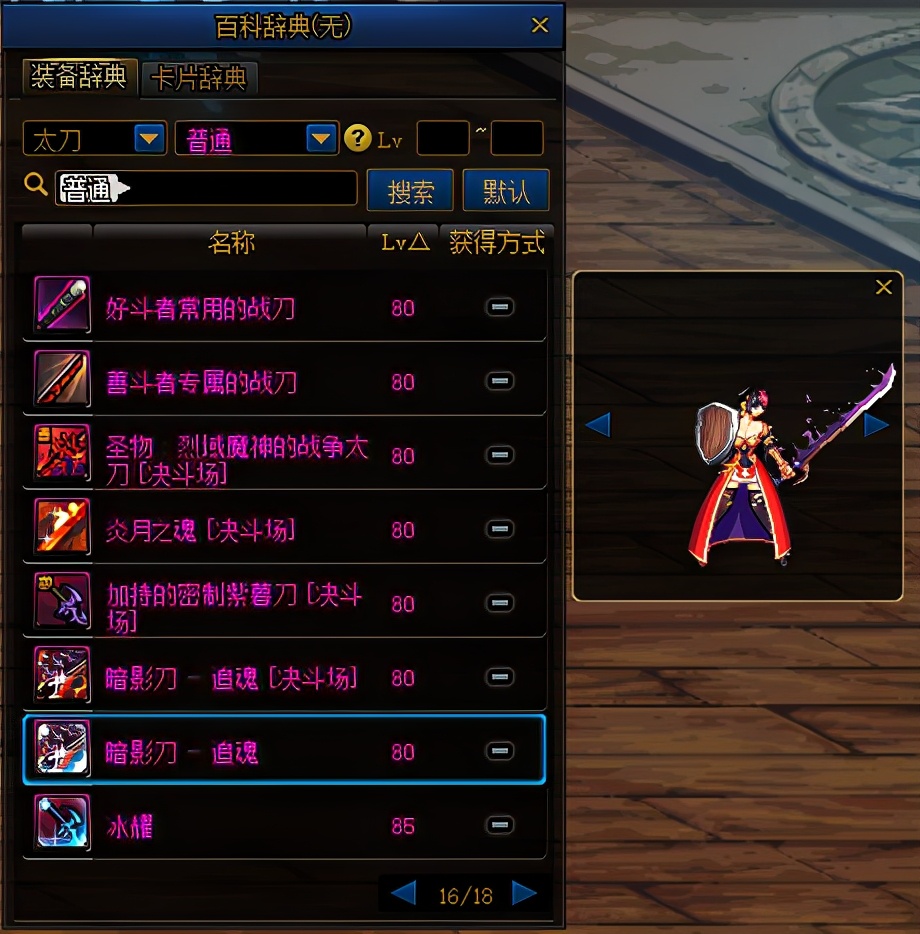Go to the previous list page
This screenshot has width=920, height=934.
(403, 893)
